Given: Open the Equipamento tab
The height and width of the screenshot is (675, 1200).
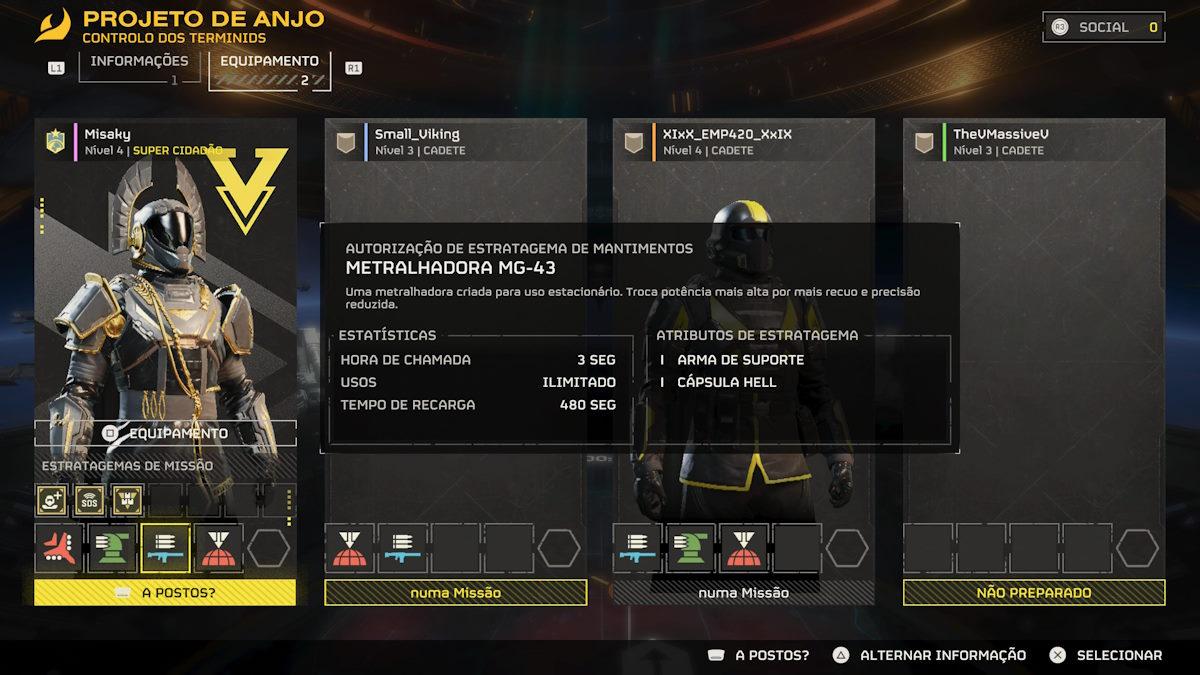Looking at the screenshot, I should [x=270, y=61].
